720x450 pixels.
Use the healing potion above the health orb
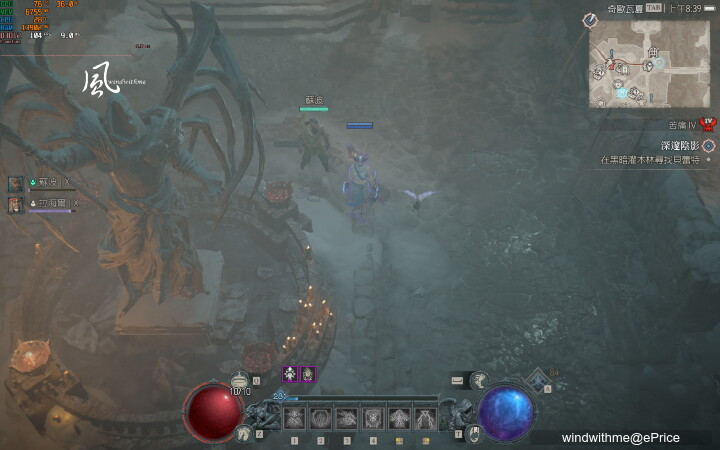point(240,381)
